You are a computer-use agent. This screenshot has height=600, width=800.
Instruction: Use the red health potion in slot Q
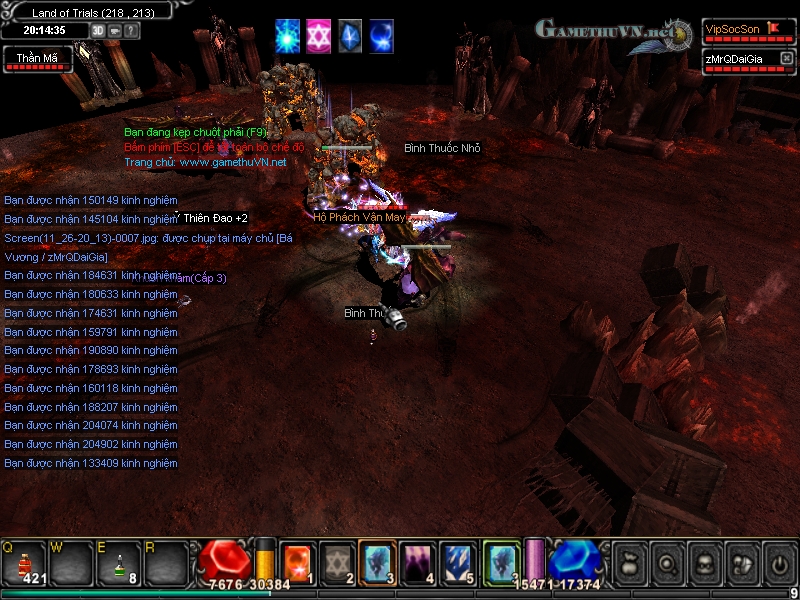26,564
